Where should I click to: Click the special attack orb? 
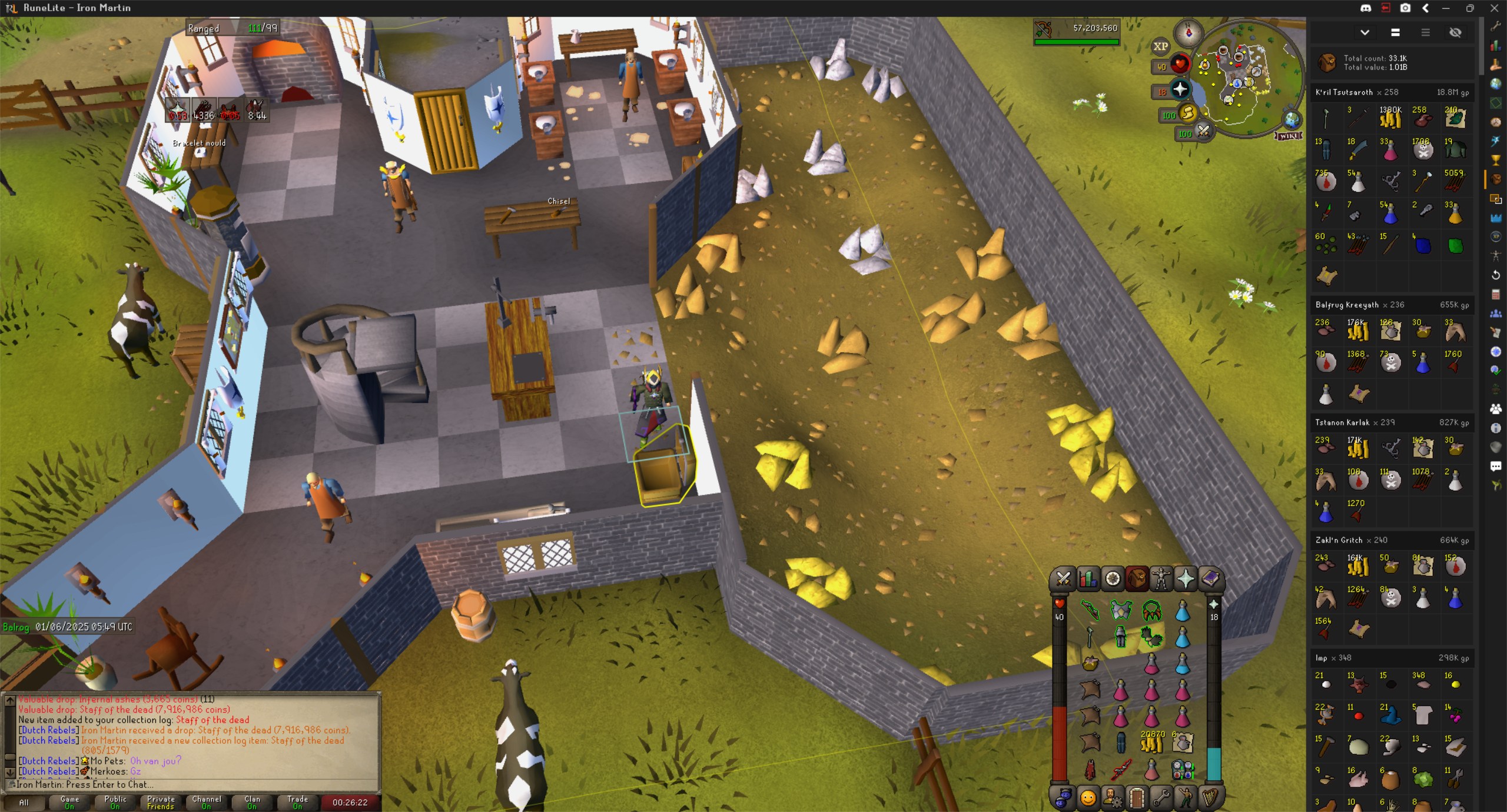(1203, 131)
